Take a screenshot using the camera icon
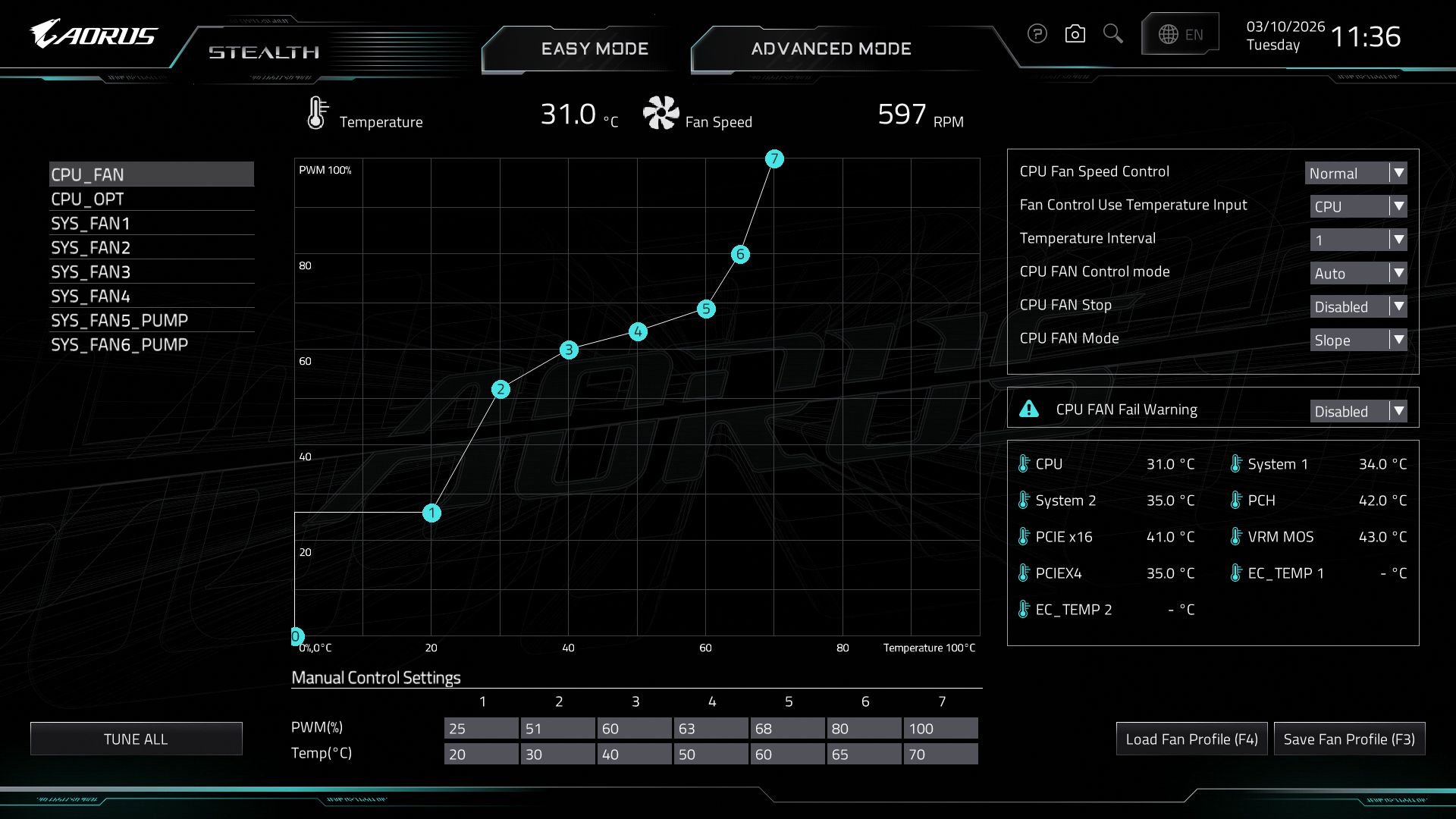This screenshot has width=1456, height=819. point(1075,34)
